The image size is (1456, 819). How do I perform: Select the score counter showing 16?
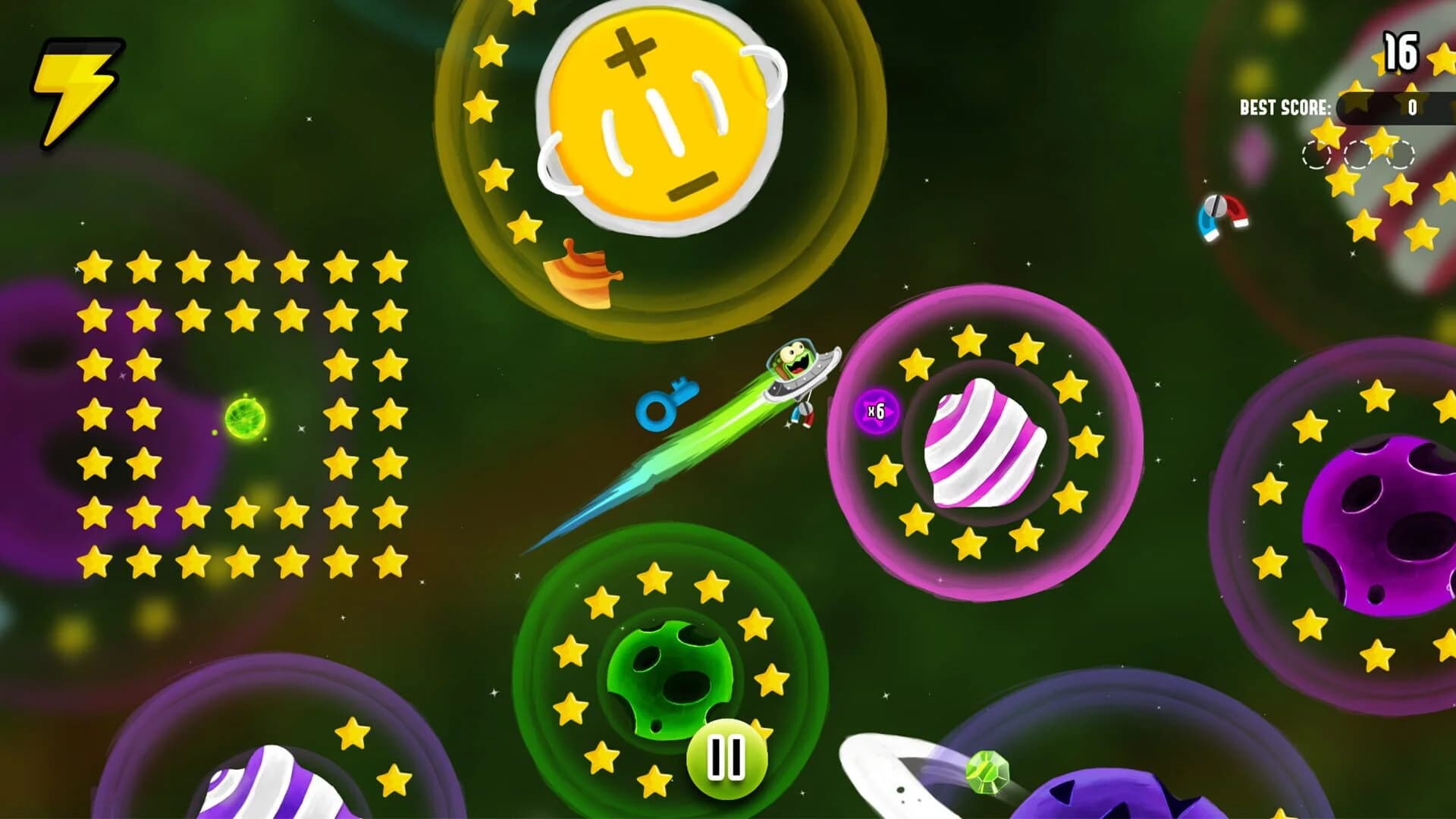click(x=1402, y=52)
